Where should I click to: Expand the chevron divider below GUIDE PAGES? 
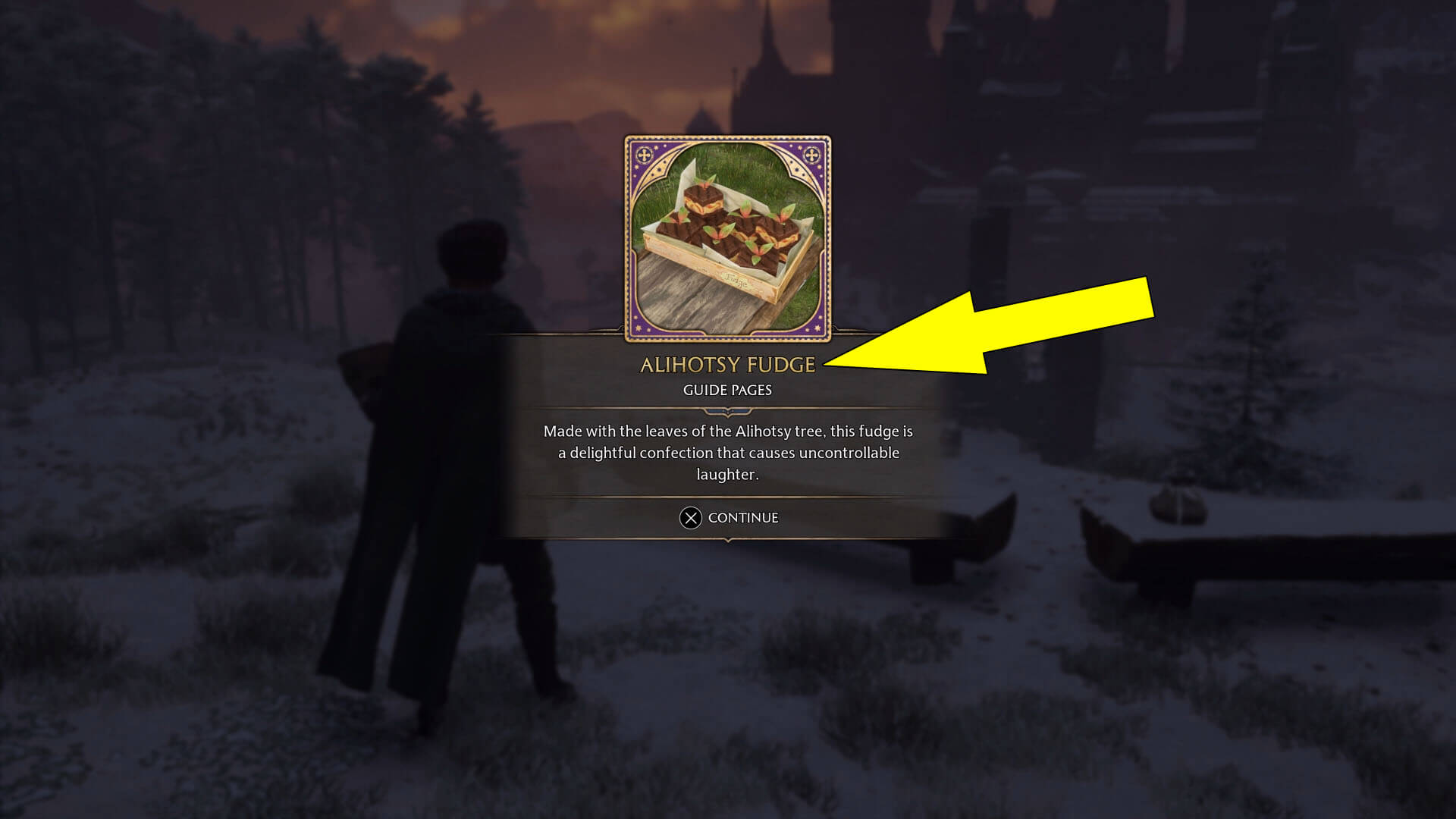[726, 412]
